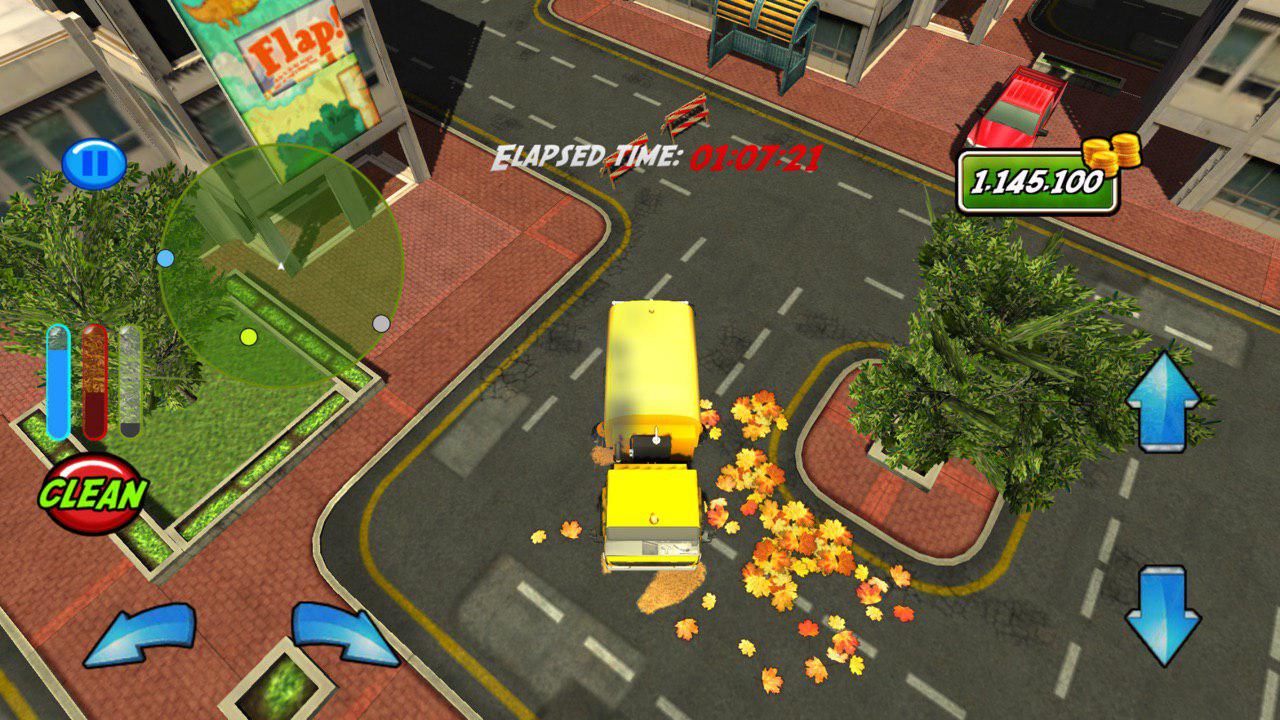The image size is (1280, 720).
Task: Tap the red leaf capacity gauge
Action: click(x=95, y=380)
